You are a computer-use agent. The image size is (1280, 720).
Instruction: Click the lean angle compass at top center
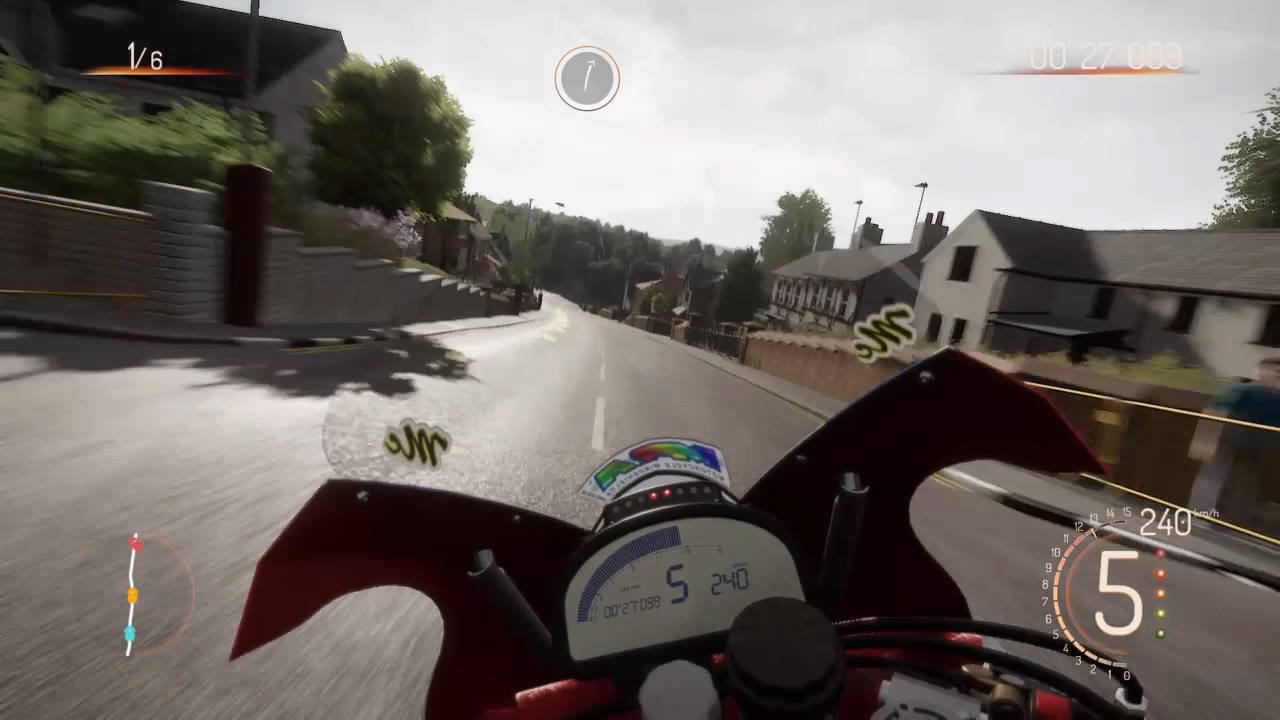click(586, 80)
